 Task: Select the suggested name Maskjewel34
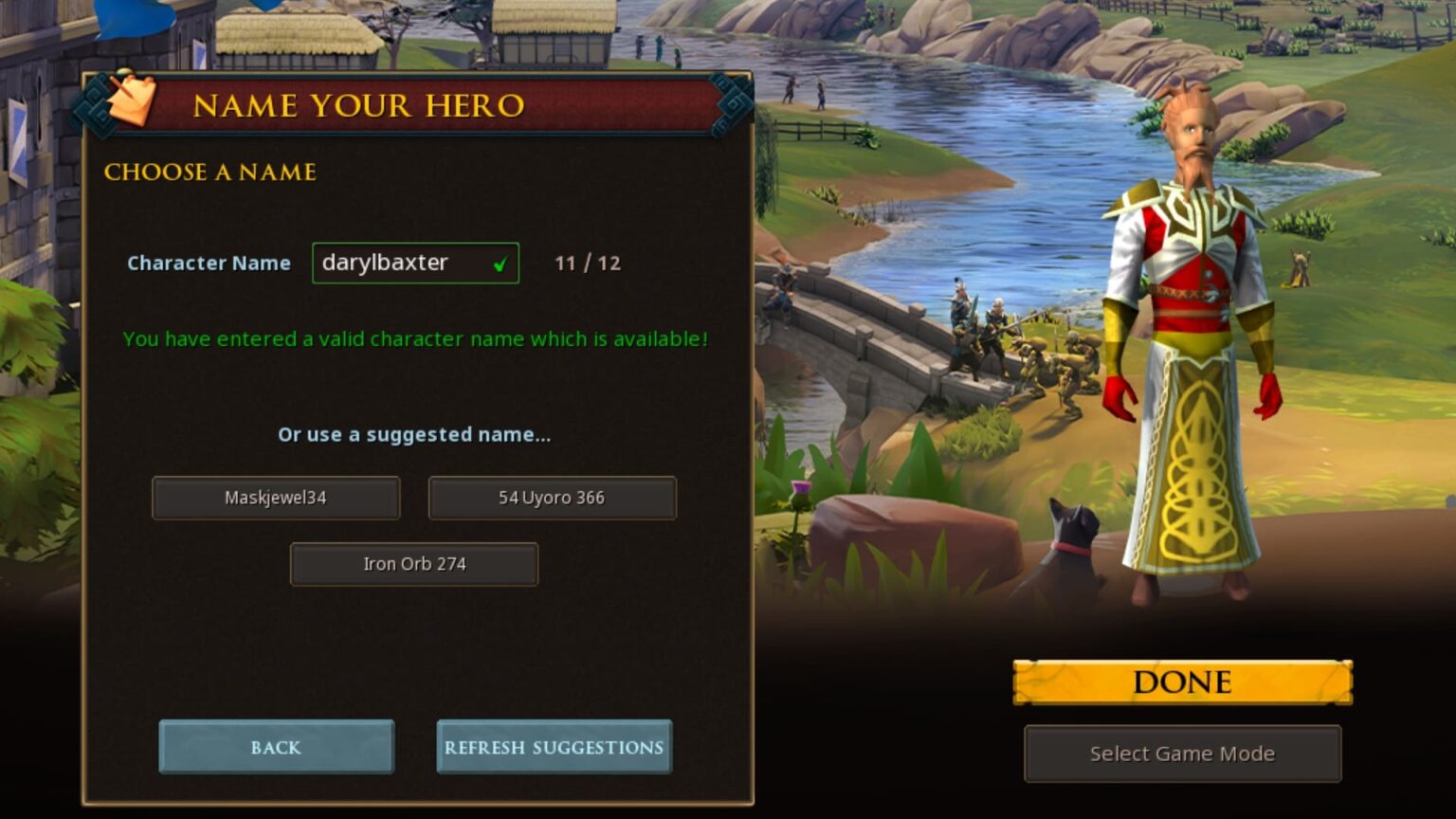276,497
